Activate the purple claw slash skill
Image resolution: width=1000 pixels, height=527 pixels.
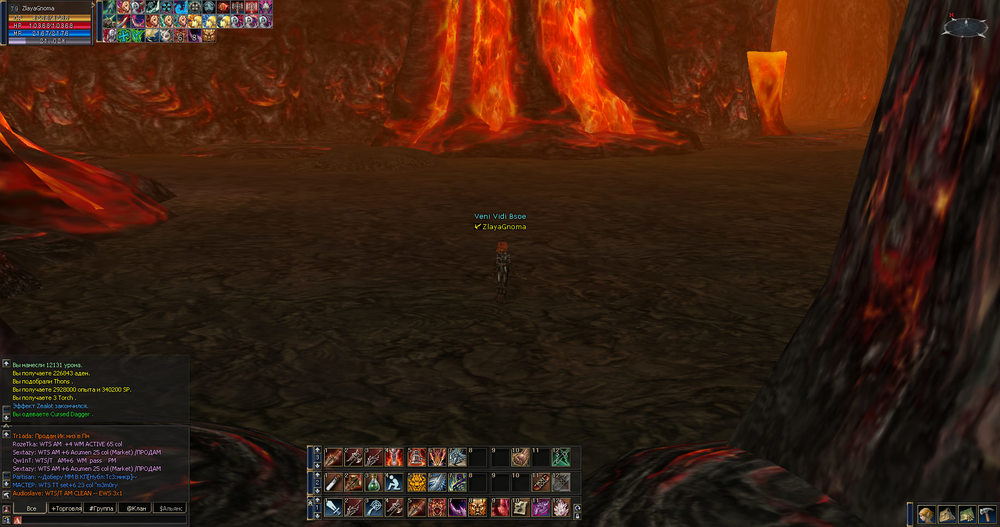click(x=458, y=507)
